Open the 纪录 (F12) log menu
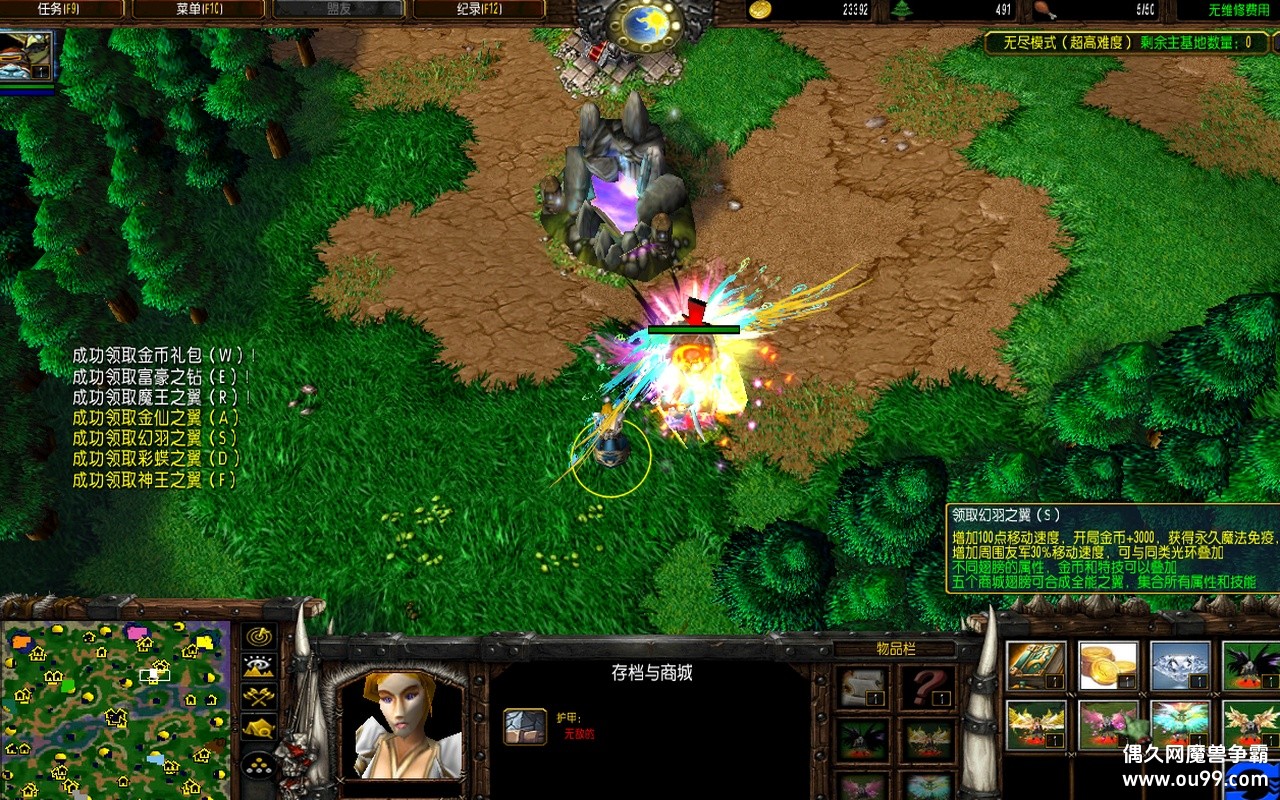Viewport: 1280px width, 800px height. 478,10
